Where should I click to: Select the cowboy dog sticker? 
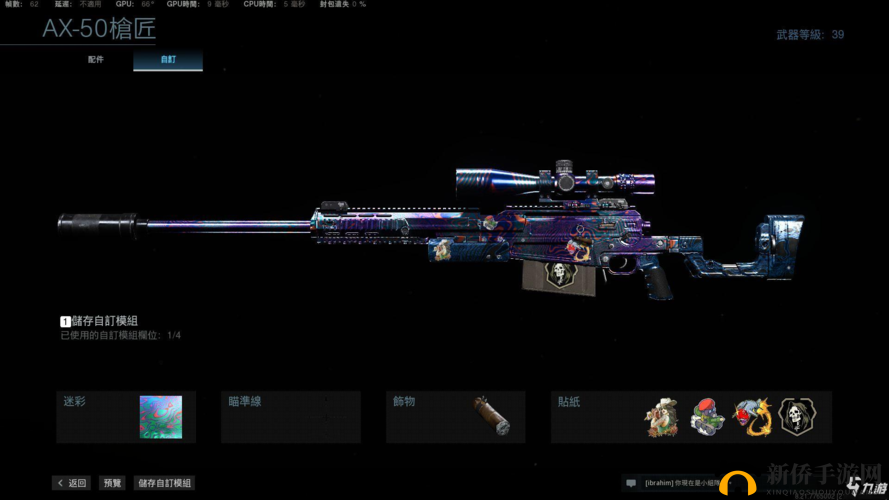662,417
